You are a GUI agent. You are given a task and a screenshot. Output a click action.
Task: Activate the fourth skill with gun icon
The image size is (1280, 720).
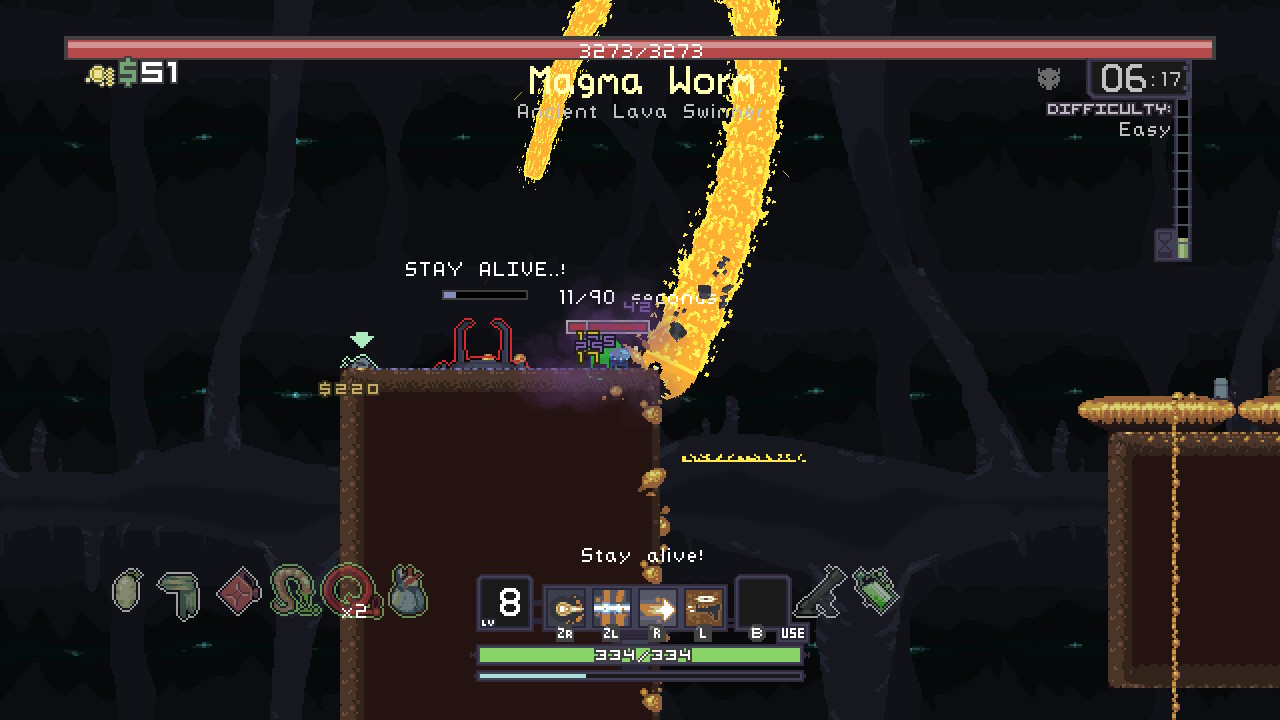click(x=704, y=607)
